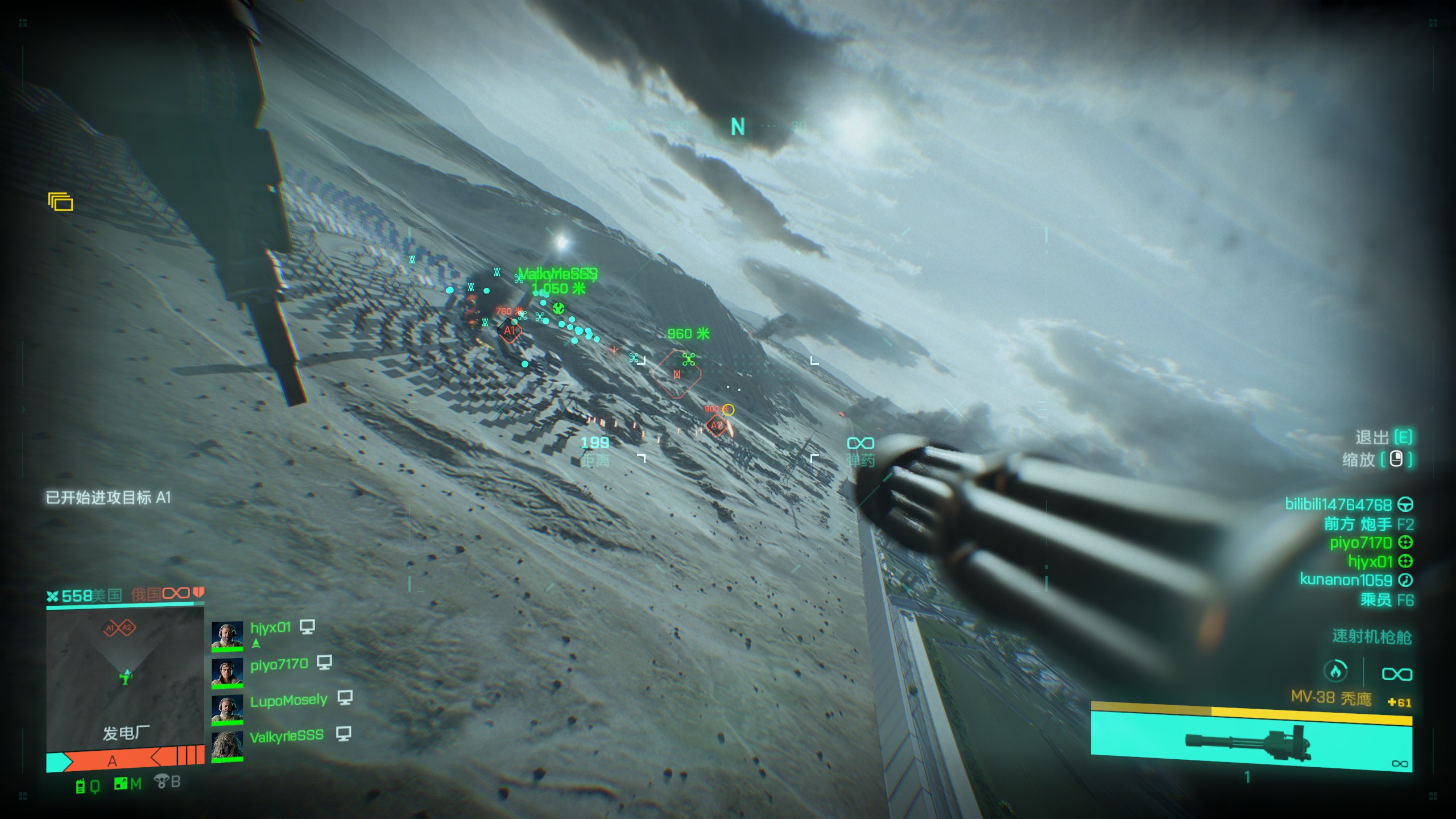
Task: Pick ValkyrieSSS's ghillie portrait in squad list
Action: (227, 745)
